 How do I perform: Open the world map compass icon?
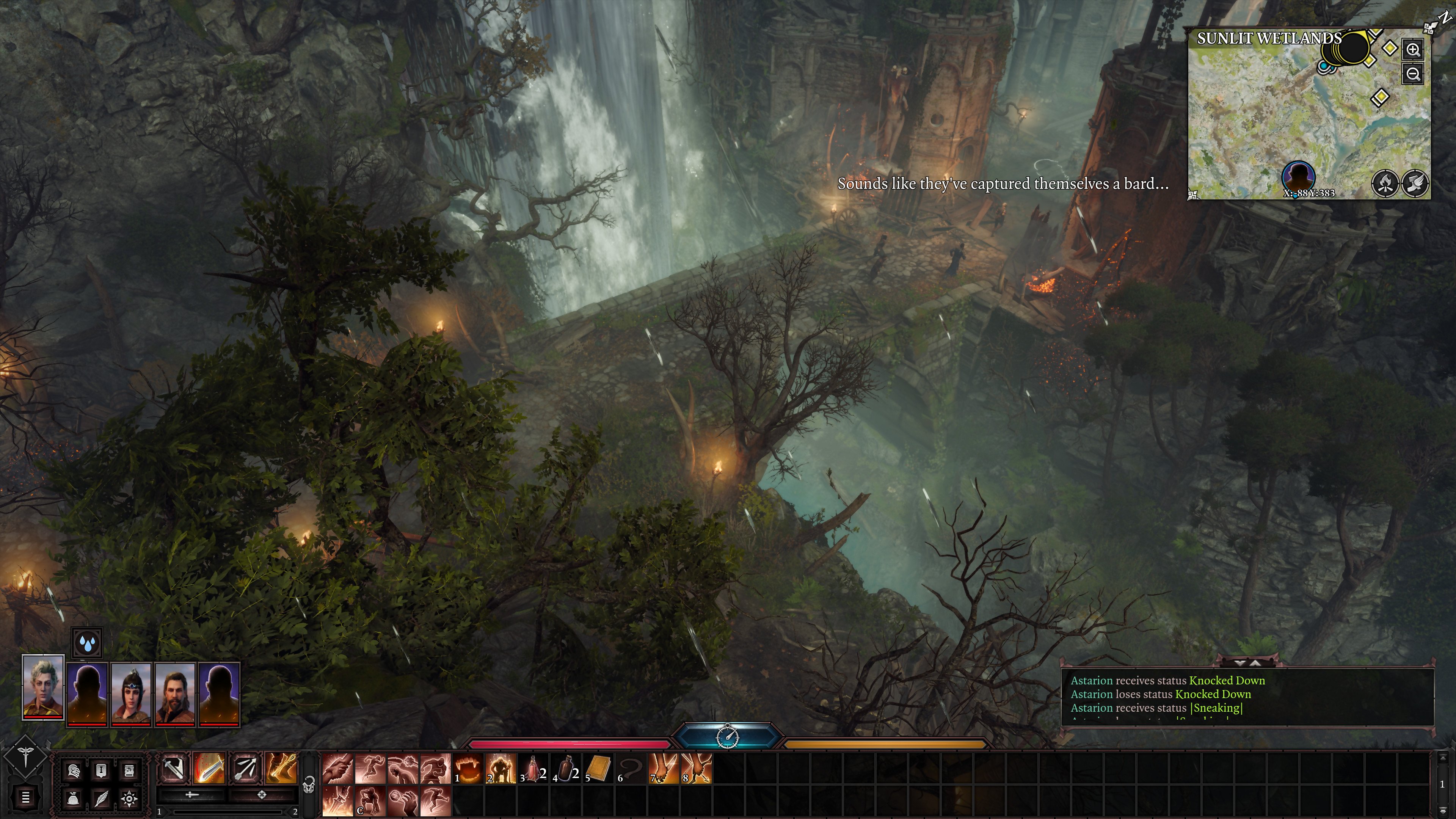(x=129, y=800)
